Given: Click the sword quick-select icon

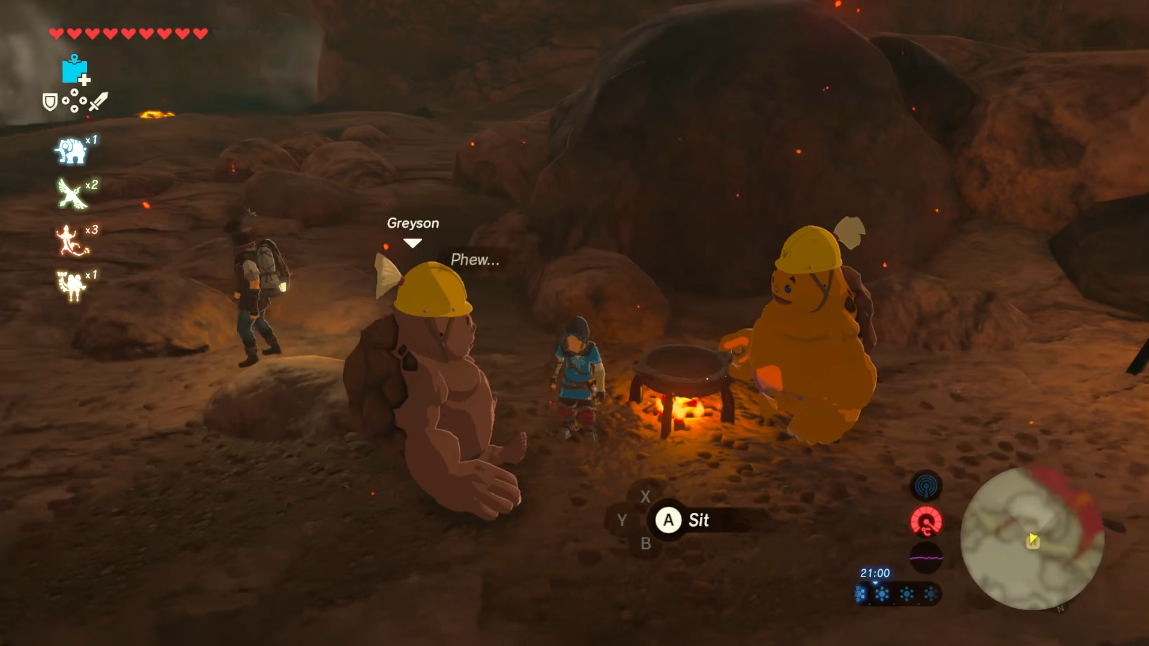Looking at the screenshot, I should [x=98, y=101].
